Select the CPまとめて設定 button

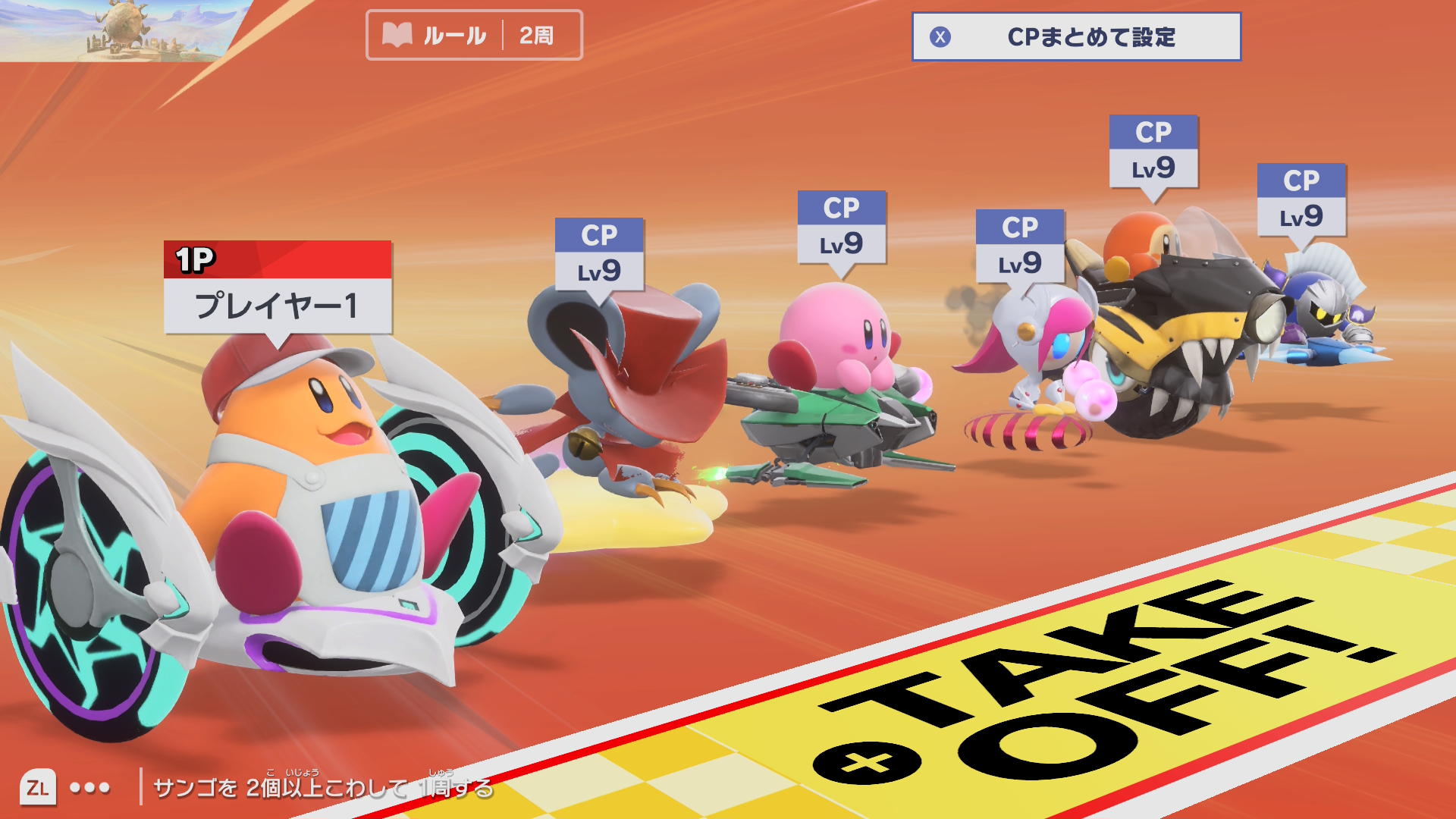pyautogui.click(x=1076, y=36)
